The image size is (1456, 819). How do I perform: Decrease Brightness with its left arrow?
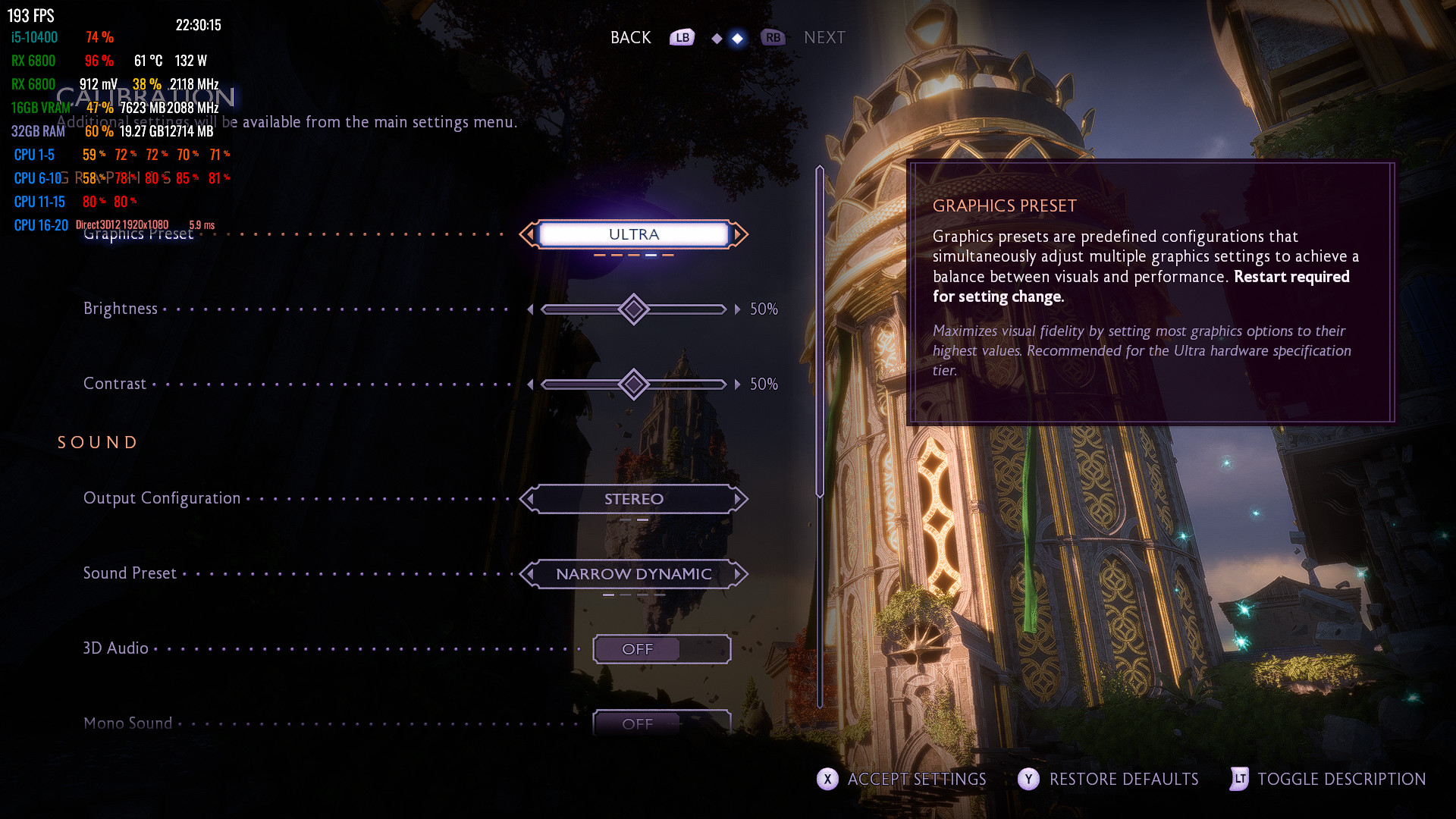pos(530,309)
